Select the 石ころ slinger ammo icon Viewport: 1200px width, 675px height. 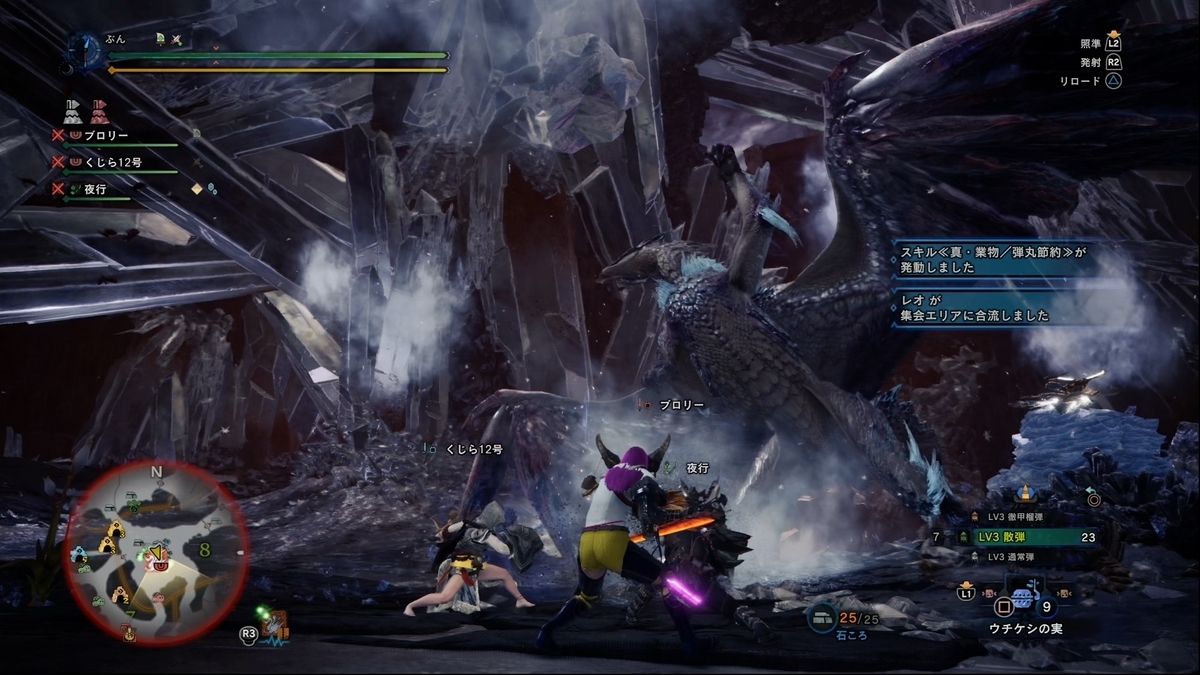[x=822, y=617]
